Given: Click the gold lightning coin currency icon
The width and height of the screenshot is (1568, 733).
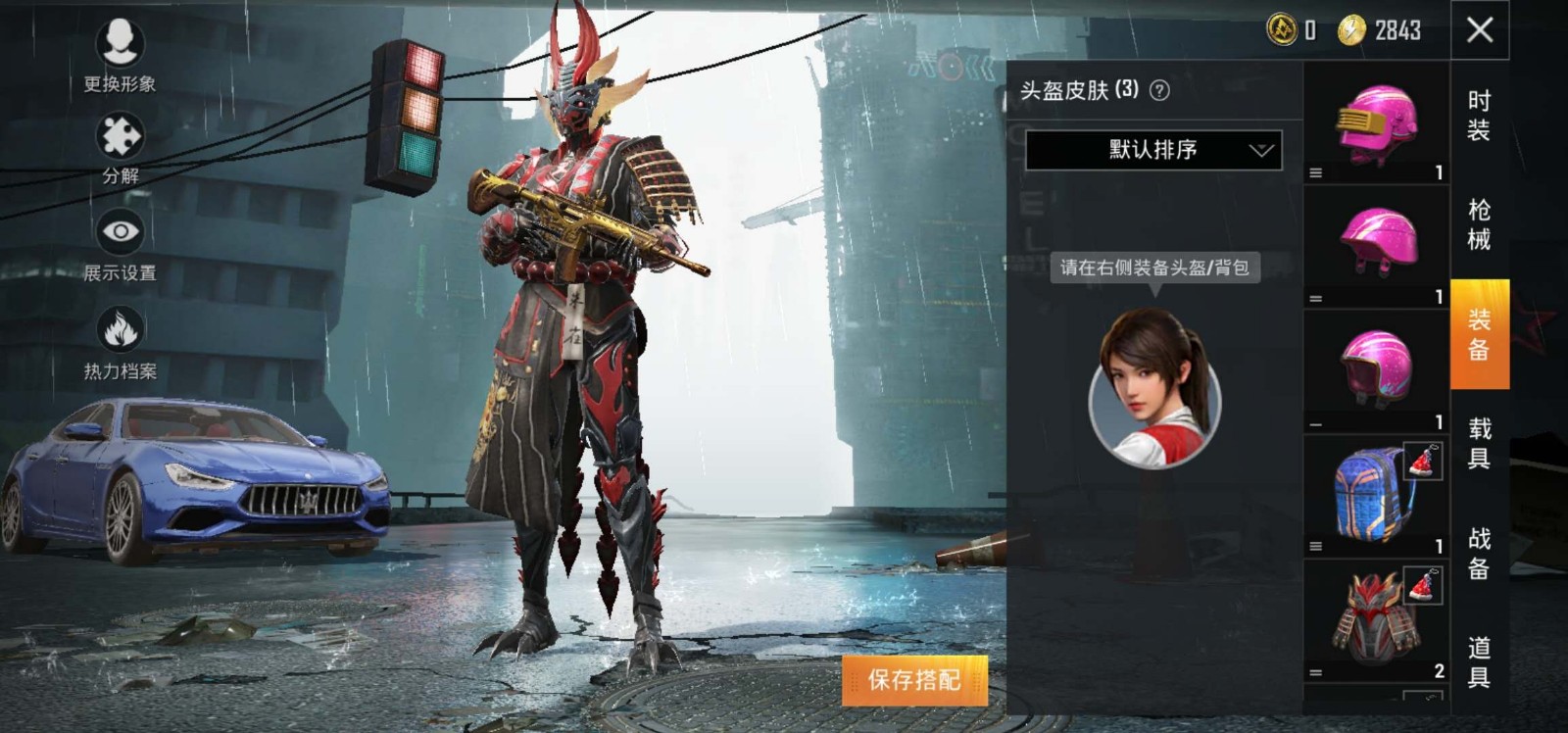Looking at the screenshot, I should click(x=1351, y=30).
